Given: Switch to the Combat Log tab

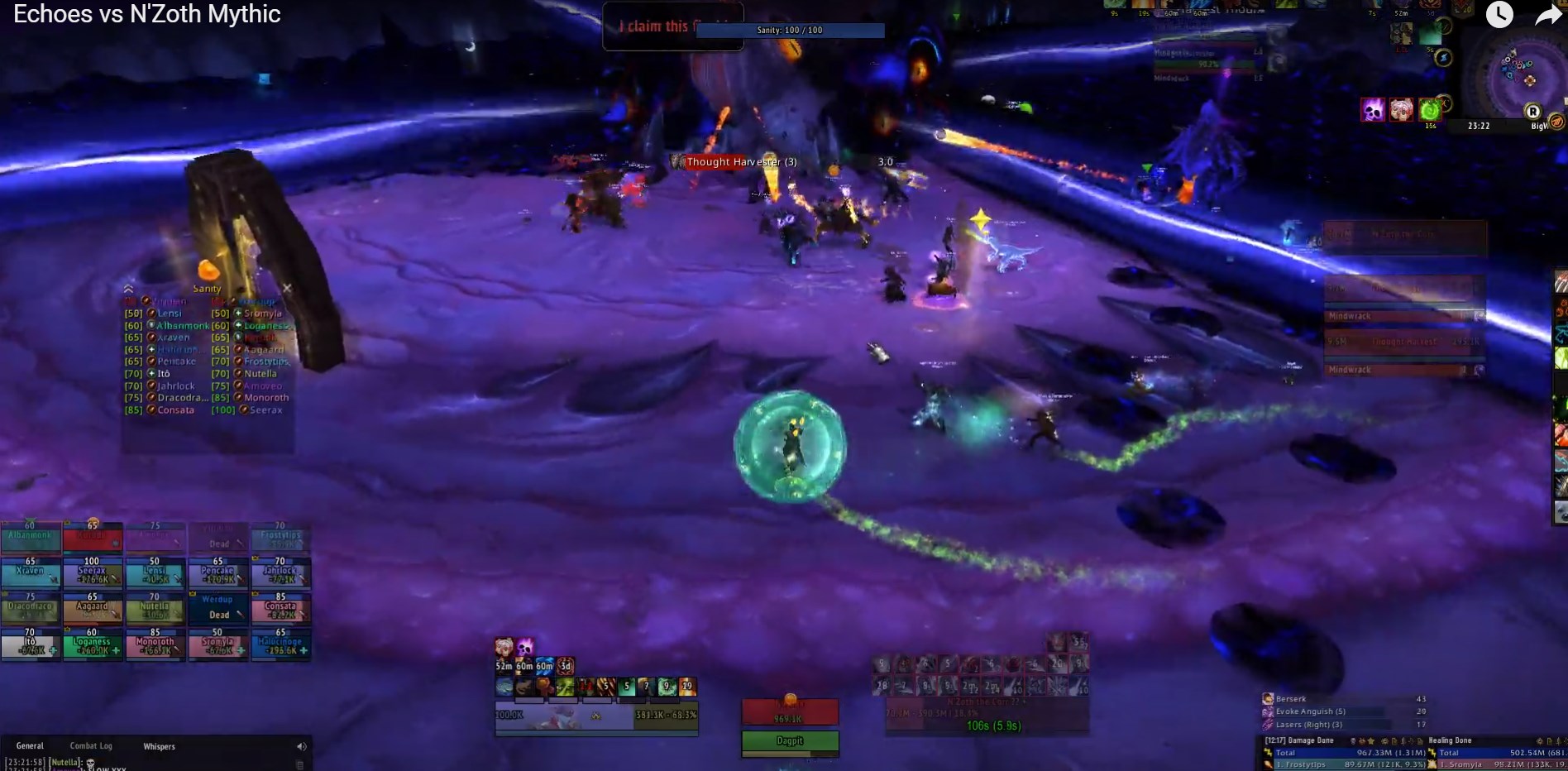Looking at the screenshot, I should pyautogui.click(x=91, y=745).
